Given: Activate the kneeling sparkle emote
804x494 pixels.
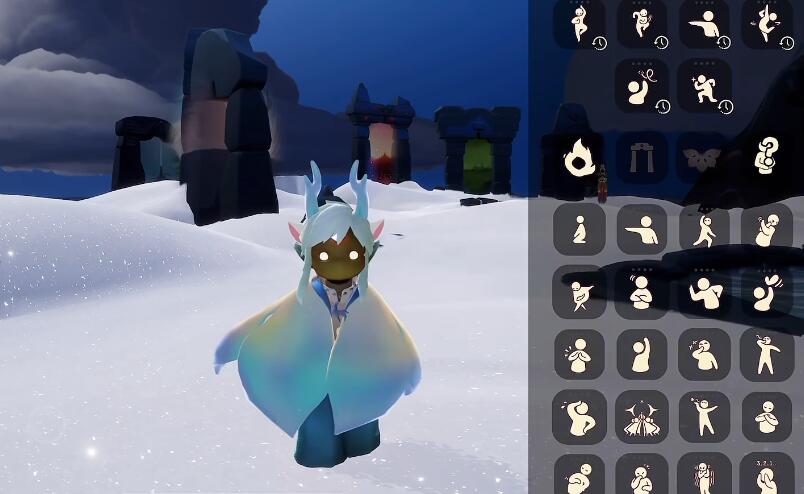Looking at the screenshot, I should (x=704, y=86).
